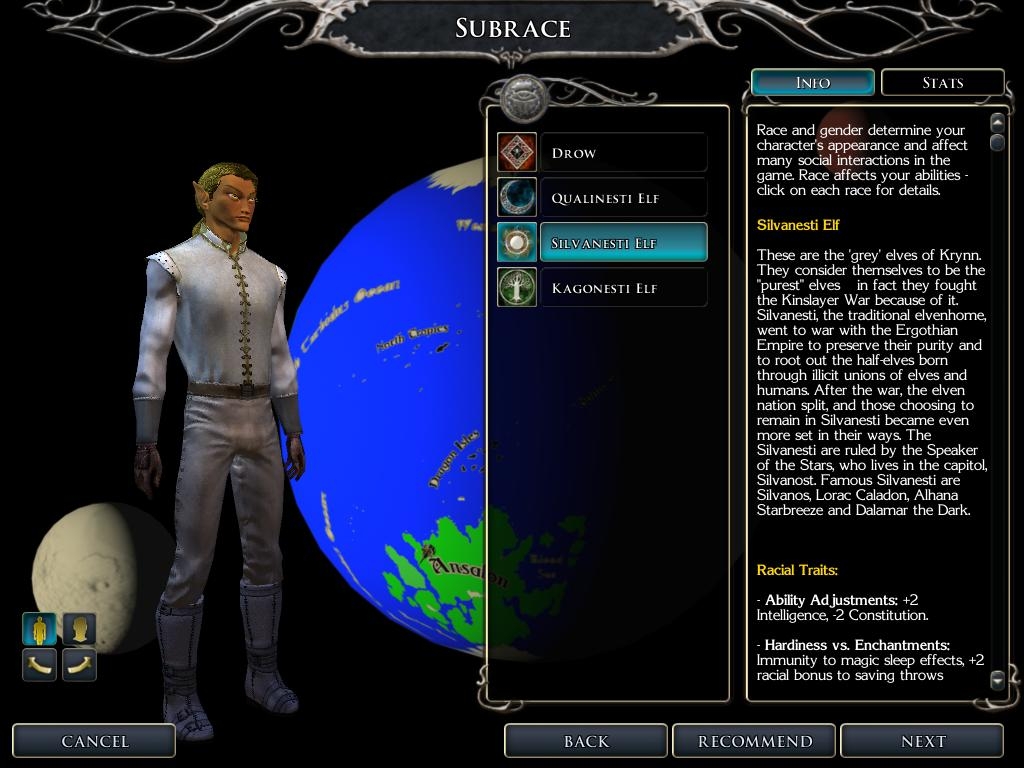The height and width of the screenshot is (768, 1024).
Task: Proceed with the Next button
Action: [x=922, y=741]
